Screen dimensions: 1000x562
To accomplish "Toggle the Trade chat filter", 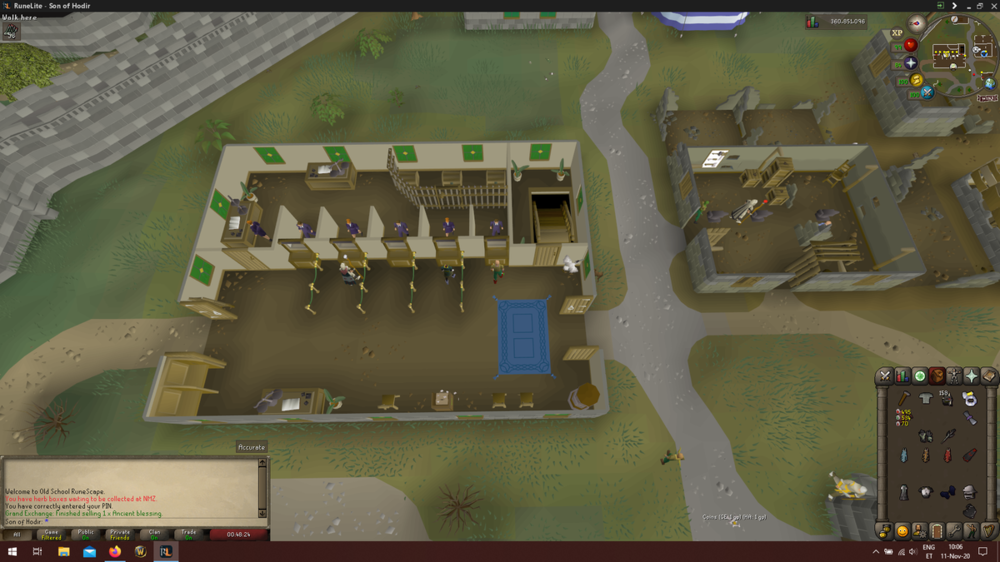I will (188, 534).
